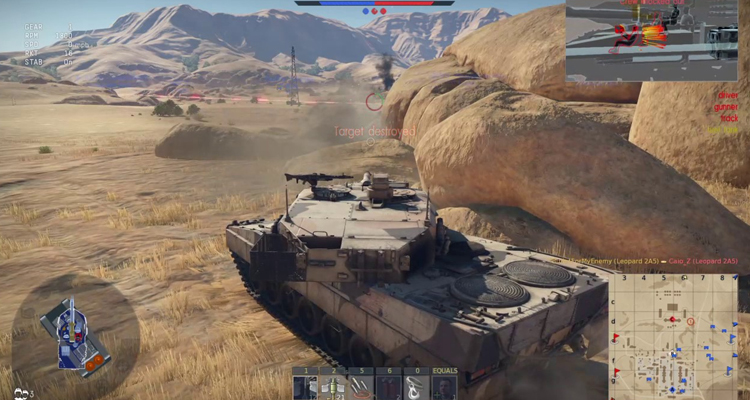Call the artillery strike in slot 5

coord(361,385)
